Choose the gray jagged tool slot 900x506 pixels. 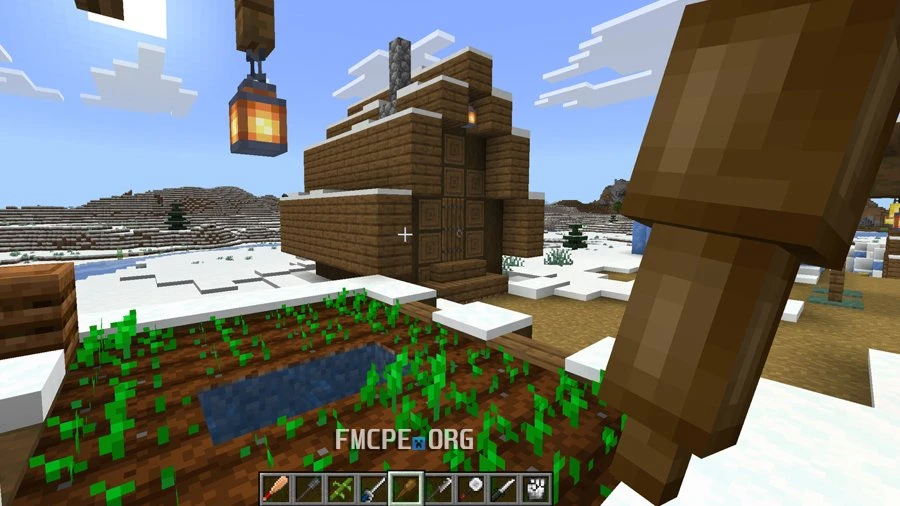click(x=439, y=488)
